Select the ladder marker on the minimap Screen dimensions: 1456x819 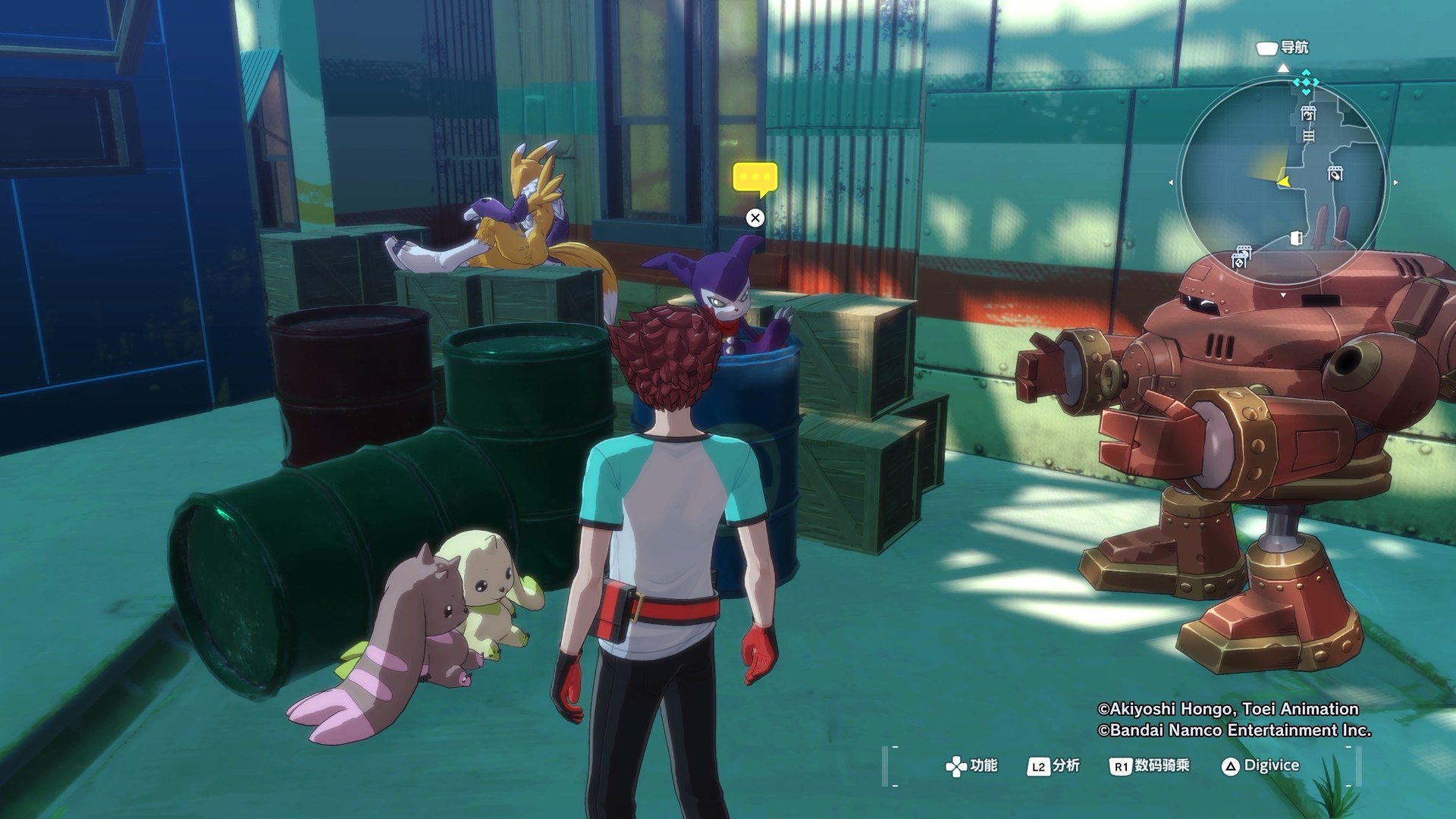point(1308,136)
